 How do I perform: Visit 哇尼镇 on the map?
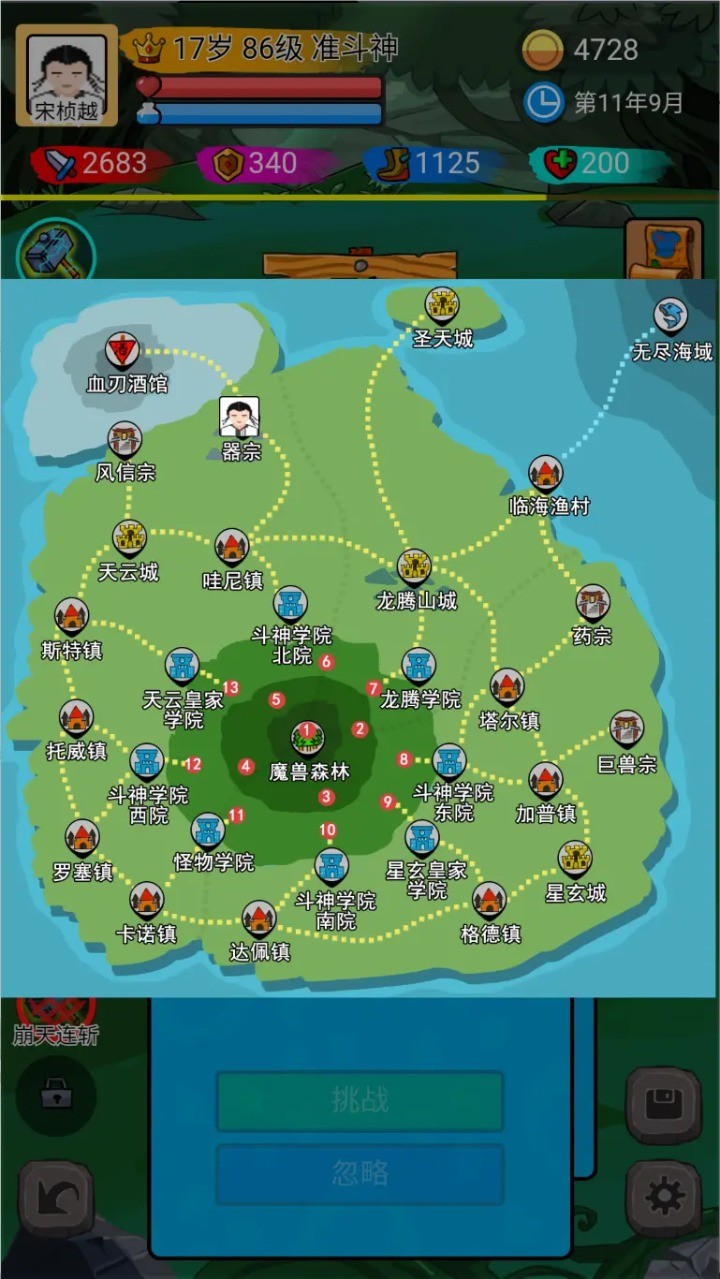pyautogui.click(x=232, y=546)
